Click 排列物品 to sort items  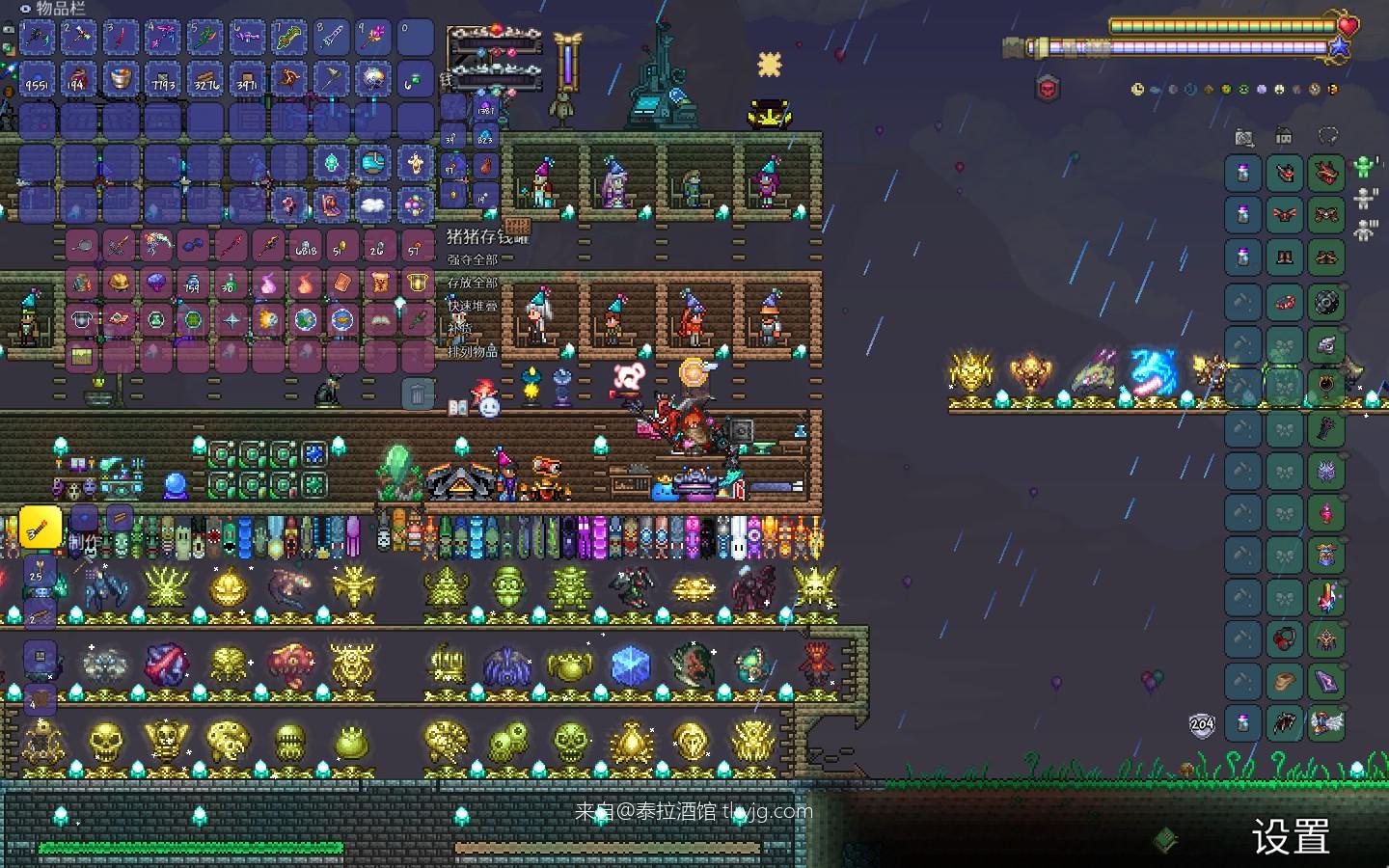click(x=473, y=351)
